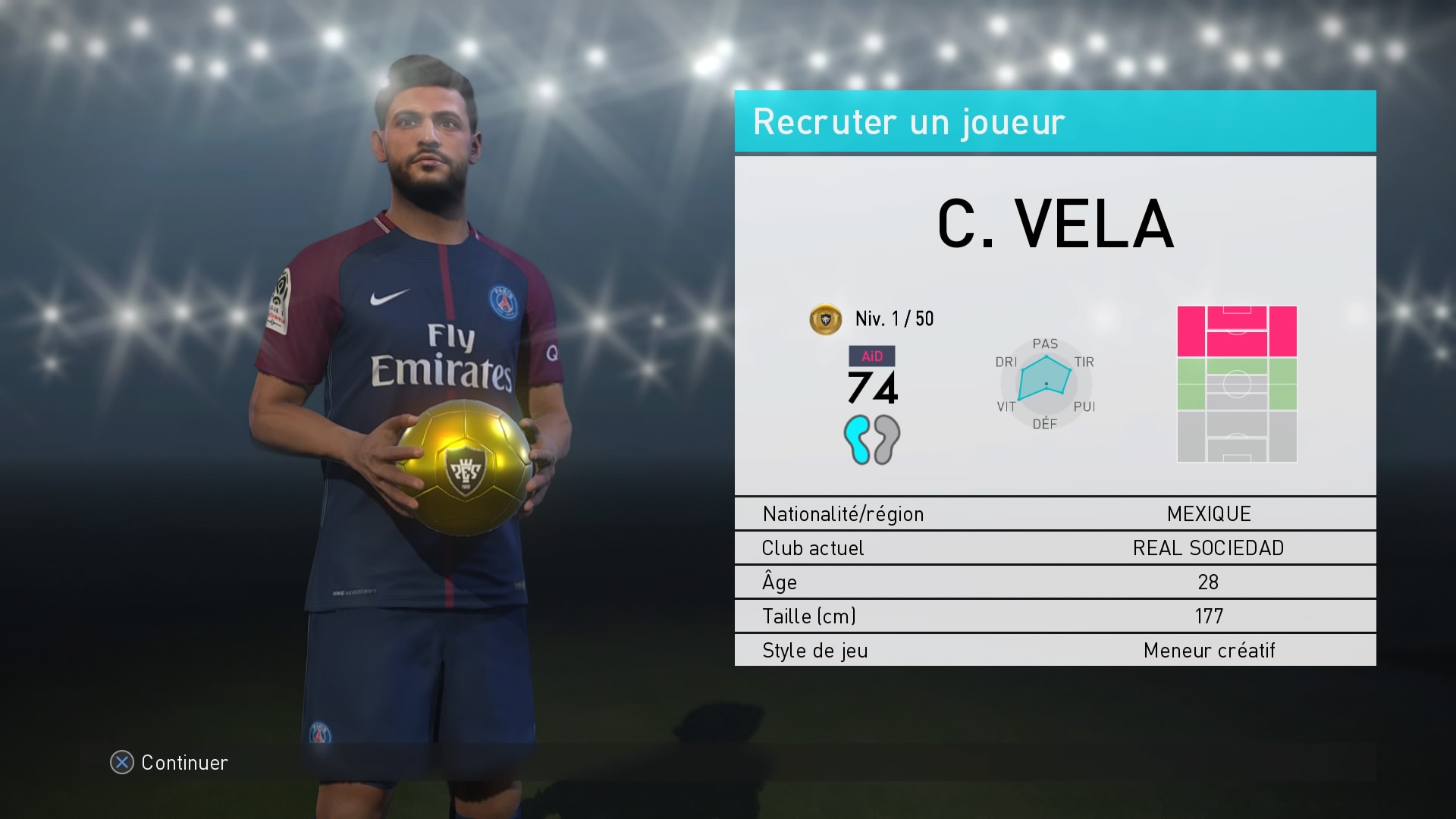Click the player stats radar chart
Screen dimensions: 1456x819
(x=1045, y=383)
